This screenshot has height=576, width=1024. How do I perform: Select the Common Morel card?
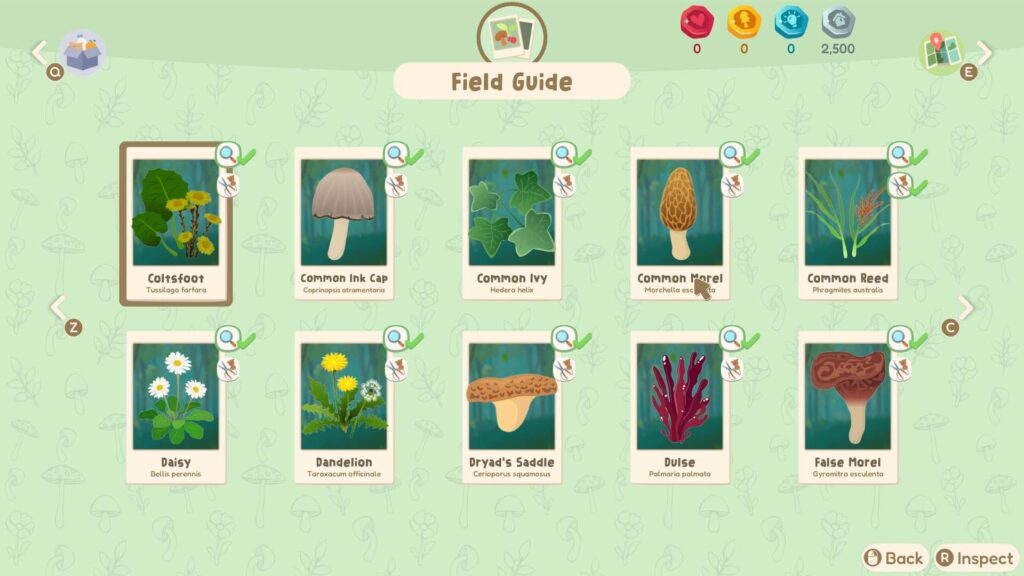coord(679,225)
